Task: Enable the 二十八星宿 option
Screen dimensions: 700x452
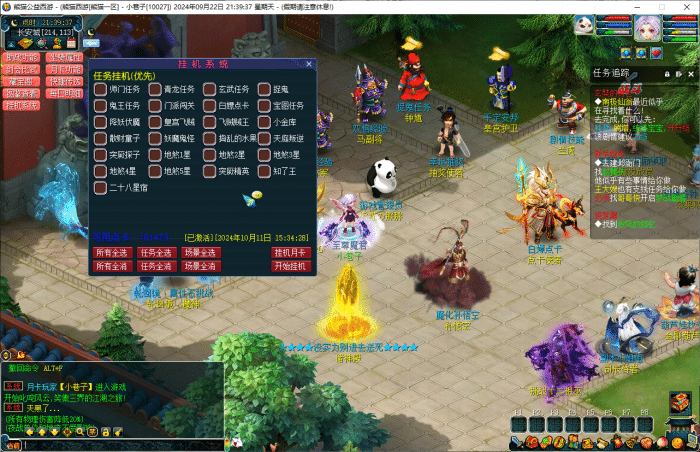Action: pos(100,187)
